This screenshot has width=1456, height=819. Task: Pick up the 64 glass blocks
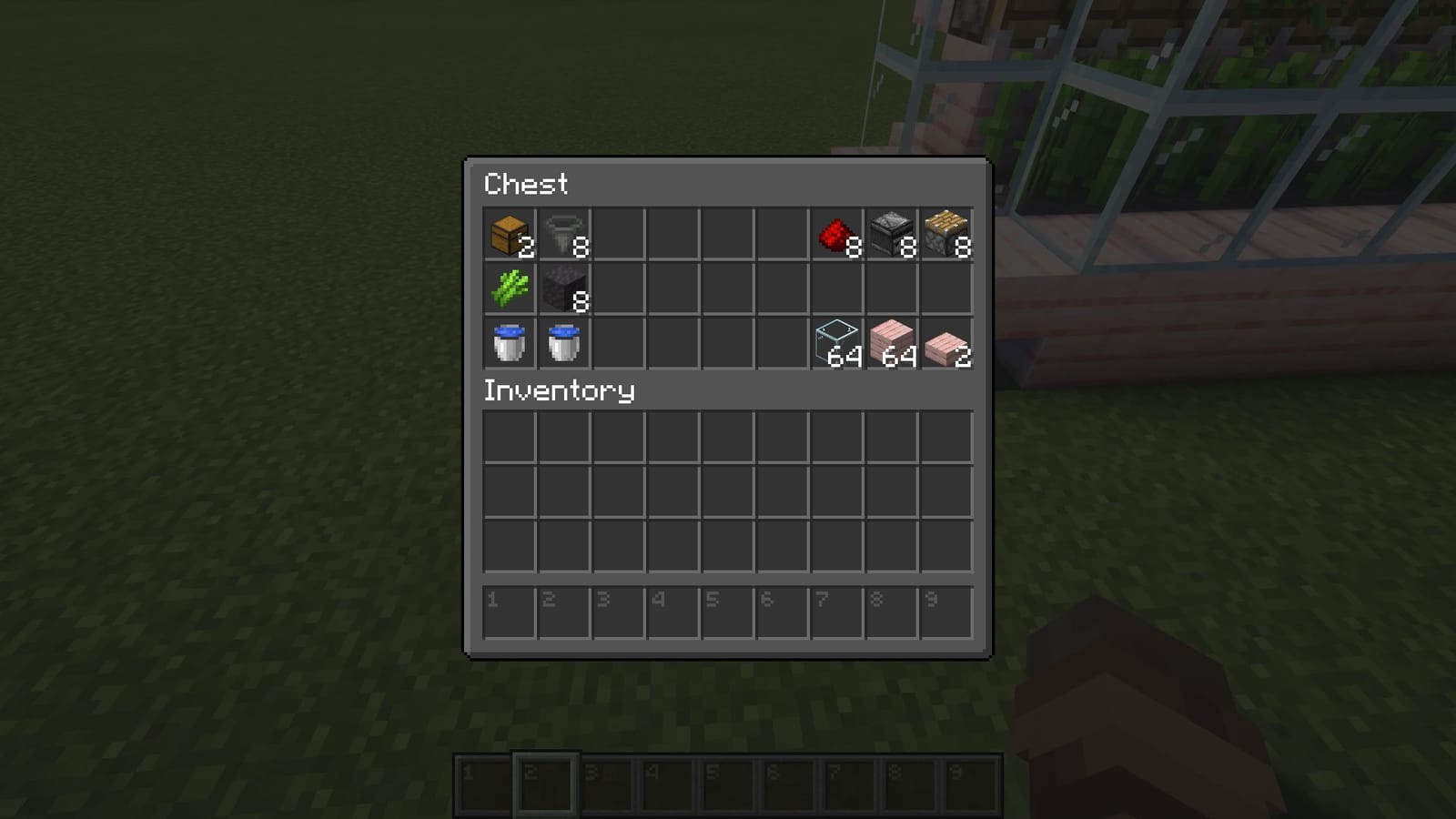837,344
